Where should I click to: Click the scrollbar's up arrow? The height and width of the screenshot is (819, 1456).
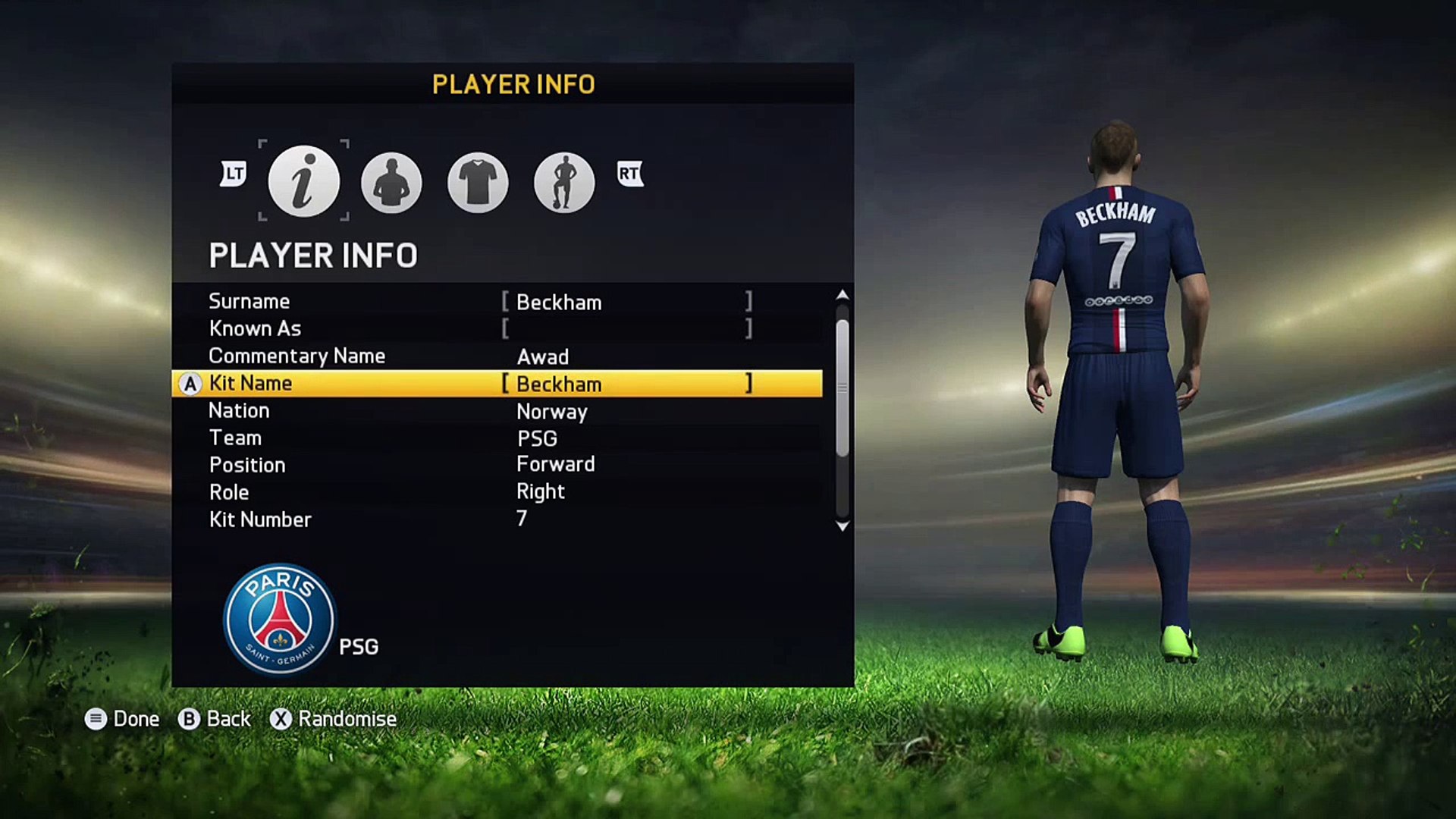tap(842, 294)
